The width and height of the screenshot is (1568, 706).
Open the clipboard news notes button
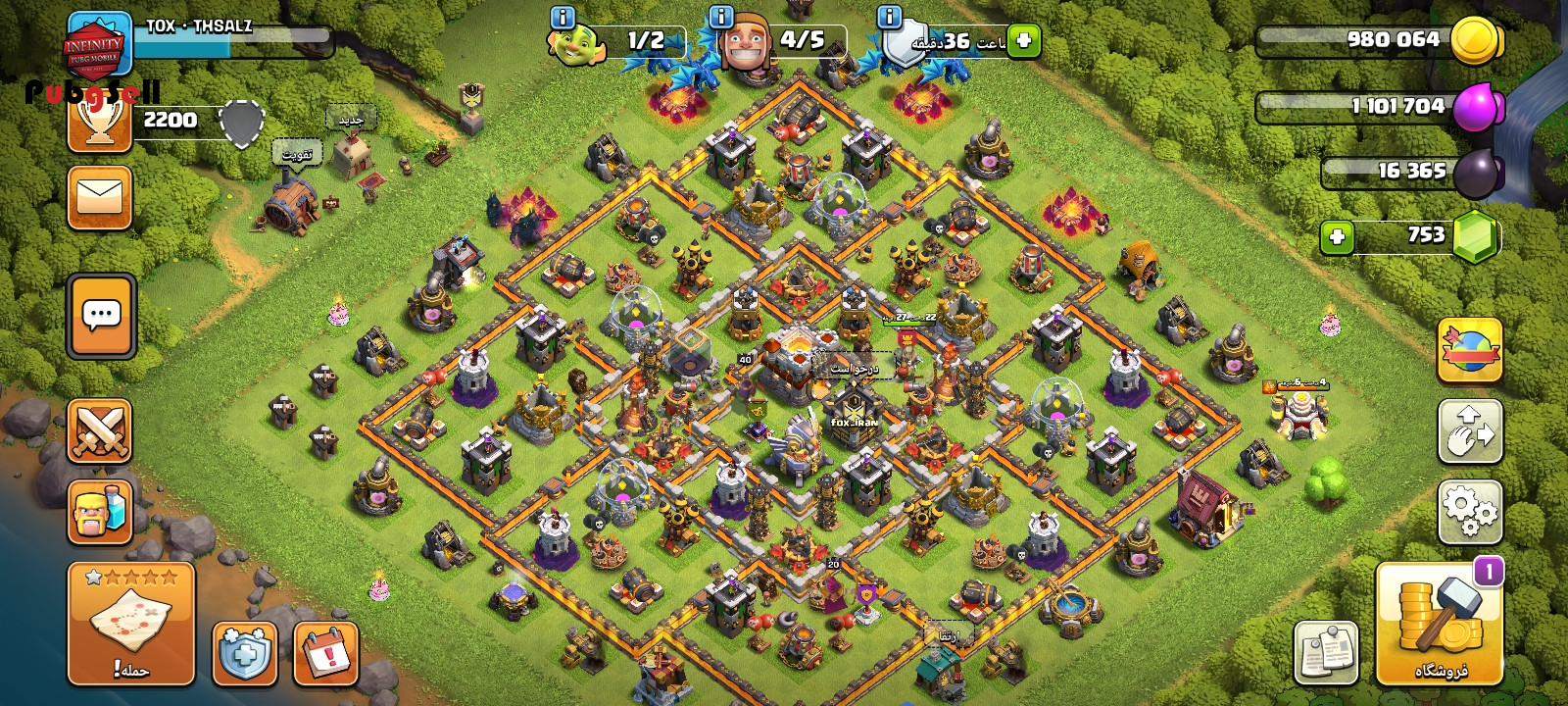[x=1326, y=652]
